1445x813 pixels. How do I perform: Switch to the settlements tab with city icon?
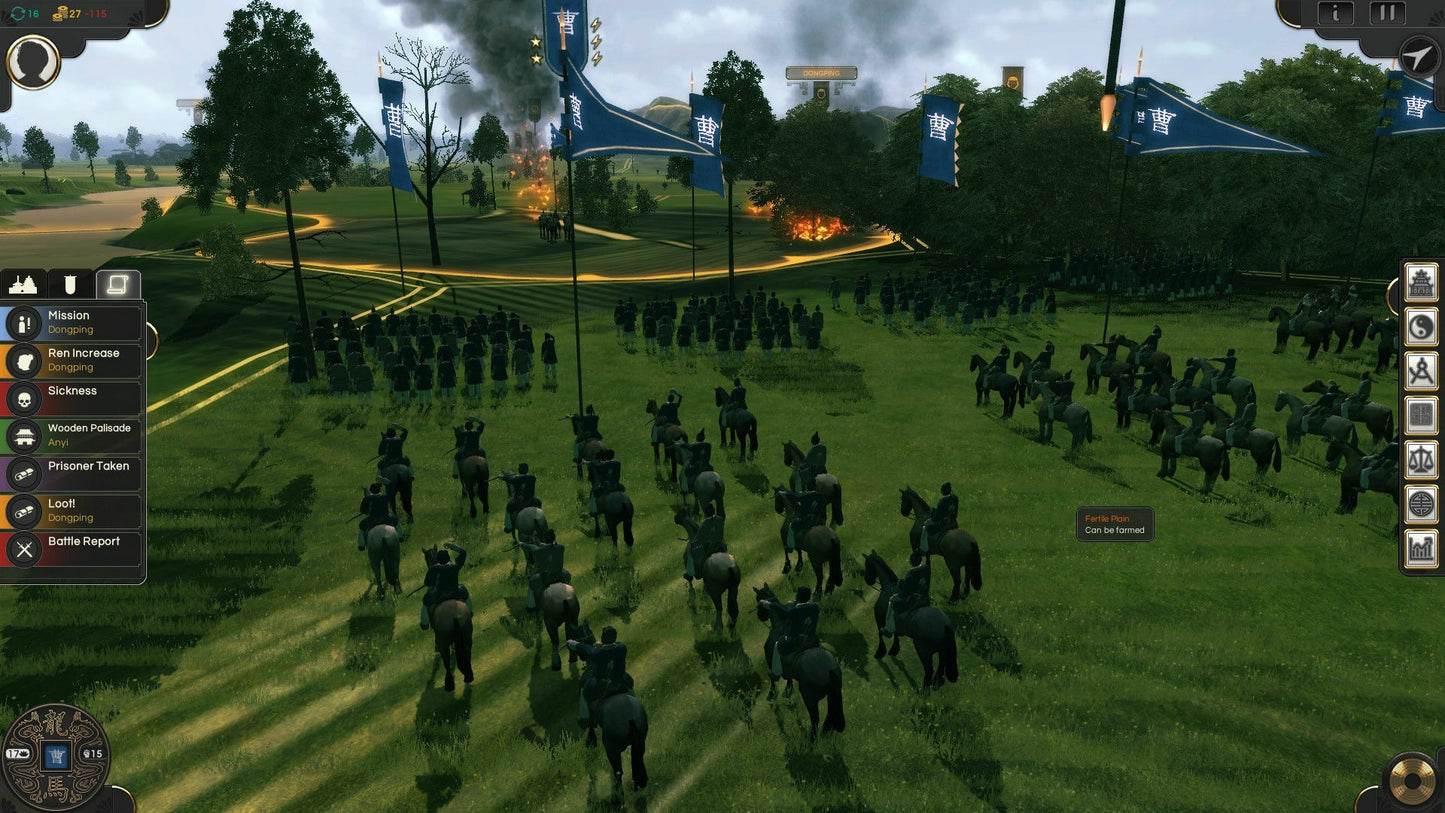(x=23, y=284)
